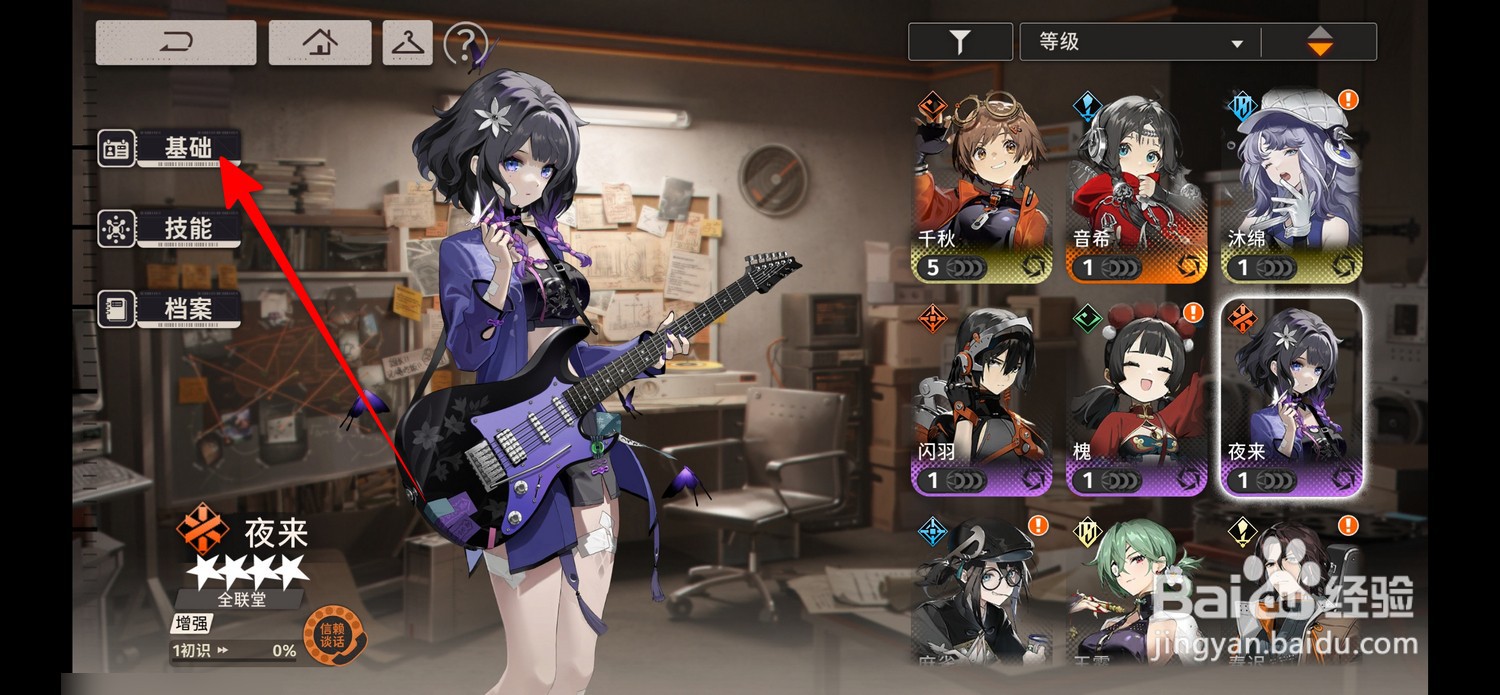Pick character 闪羽
The width and height of the screenshot is (1500, 695).
click(x=982, y=398)
